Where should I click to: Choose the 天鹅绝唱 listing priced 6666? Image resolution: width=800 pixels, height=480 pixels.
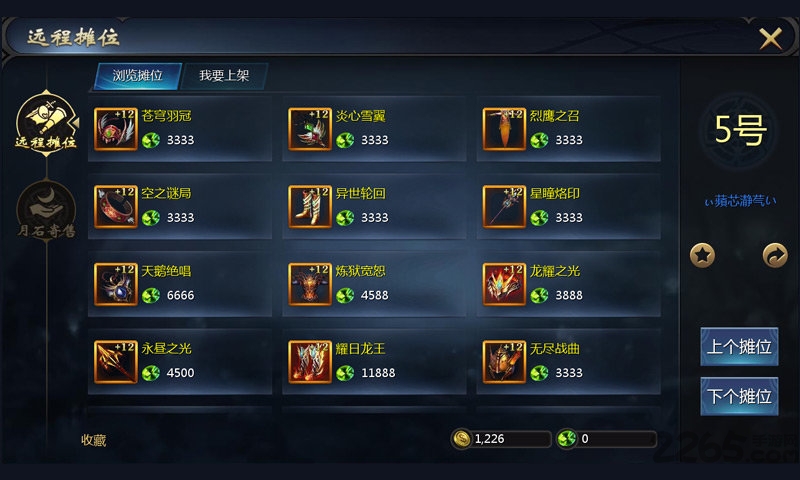point(179,283)
